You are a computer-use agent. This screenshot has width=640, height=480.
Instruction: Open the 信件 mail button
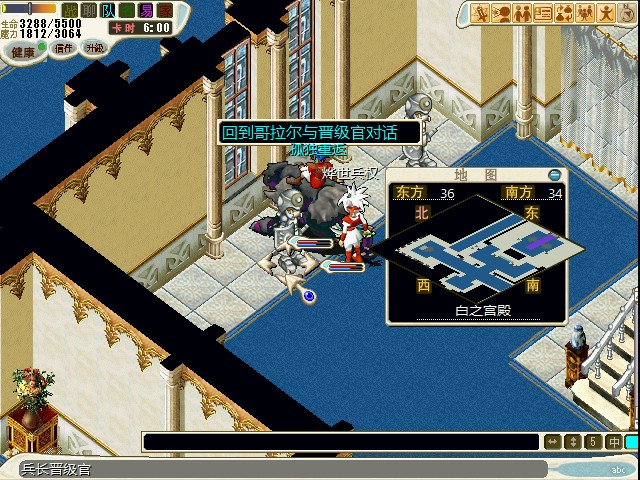(64, 47)
